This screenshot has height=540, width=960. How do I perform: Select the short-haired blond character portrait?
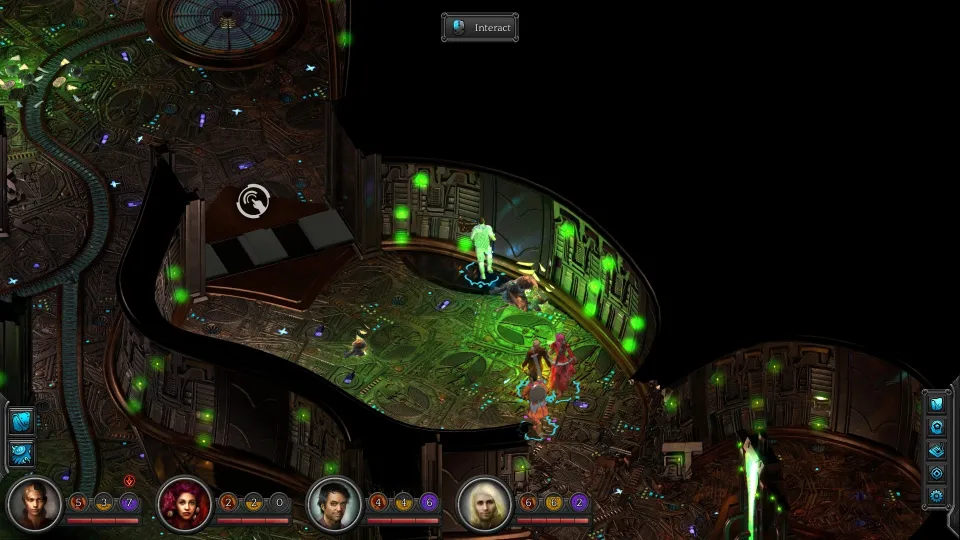pyautogui.click(x=35, y=503)
